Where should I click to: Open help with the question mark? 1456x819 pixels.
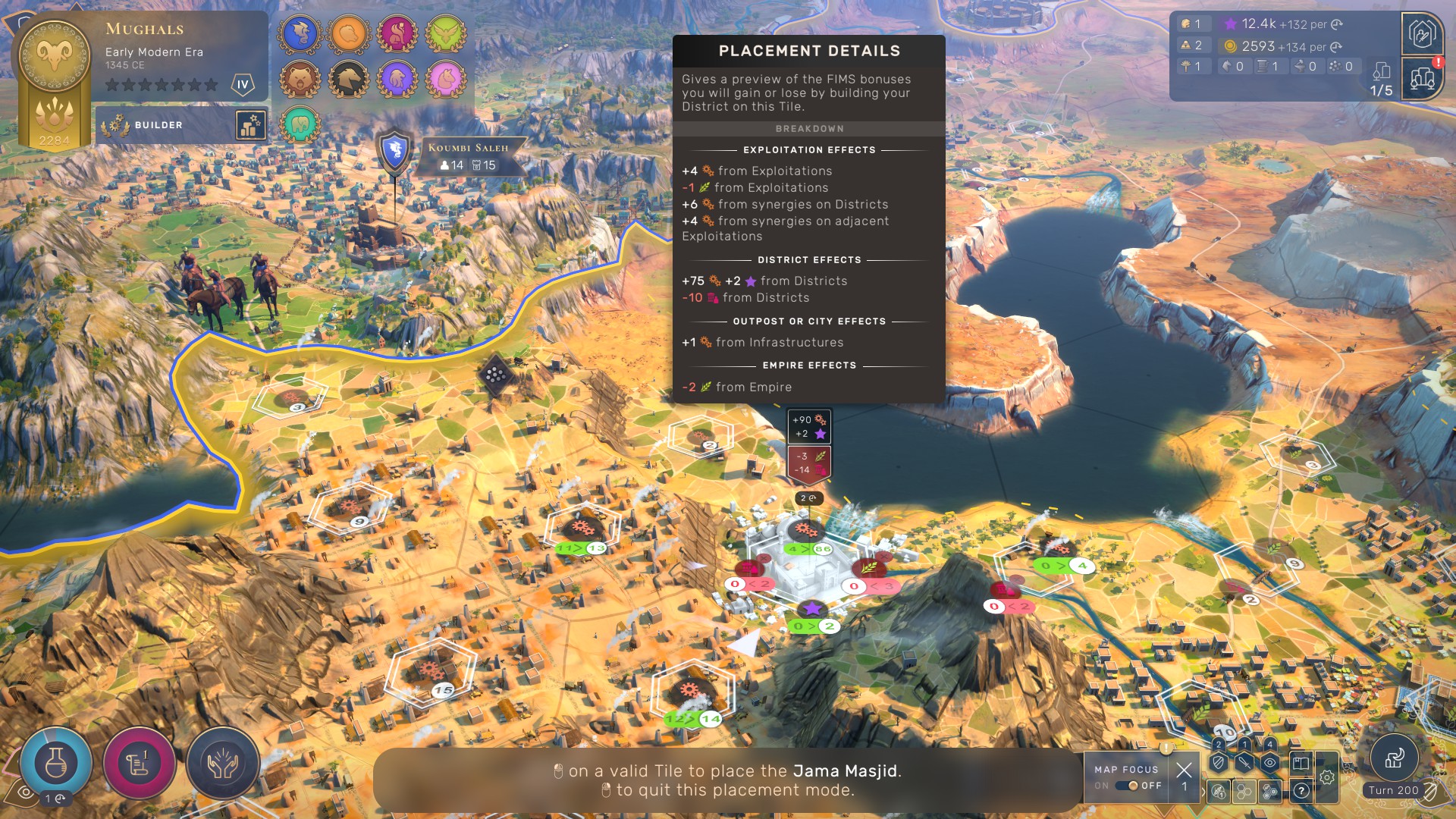point(1301,791)
